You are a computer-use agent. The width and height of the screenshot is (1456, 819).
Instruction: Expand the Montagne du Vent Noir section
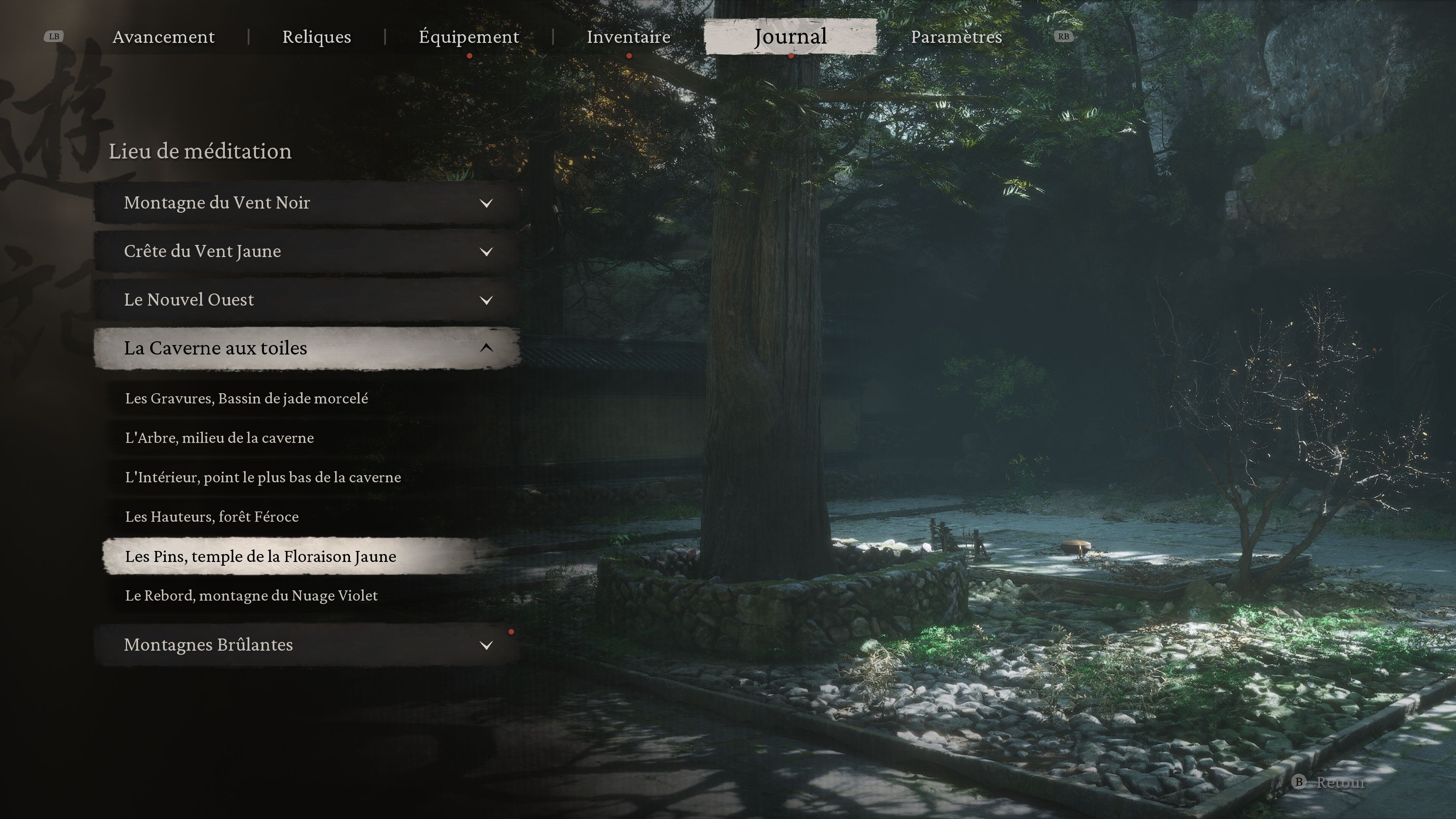coord(307,203)
